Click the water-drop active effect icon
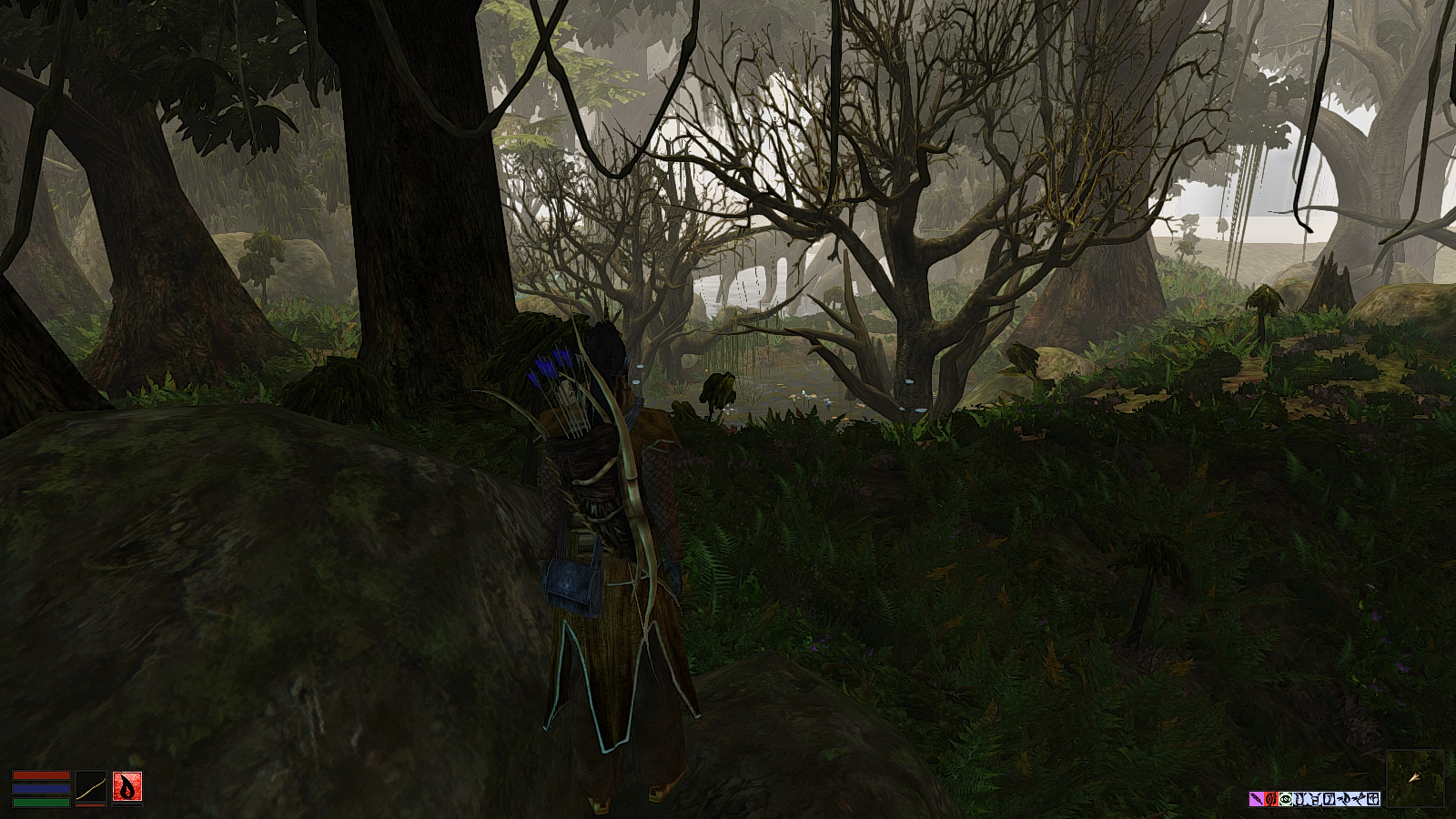 tap(1345, 798)
